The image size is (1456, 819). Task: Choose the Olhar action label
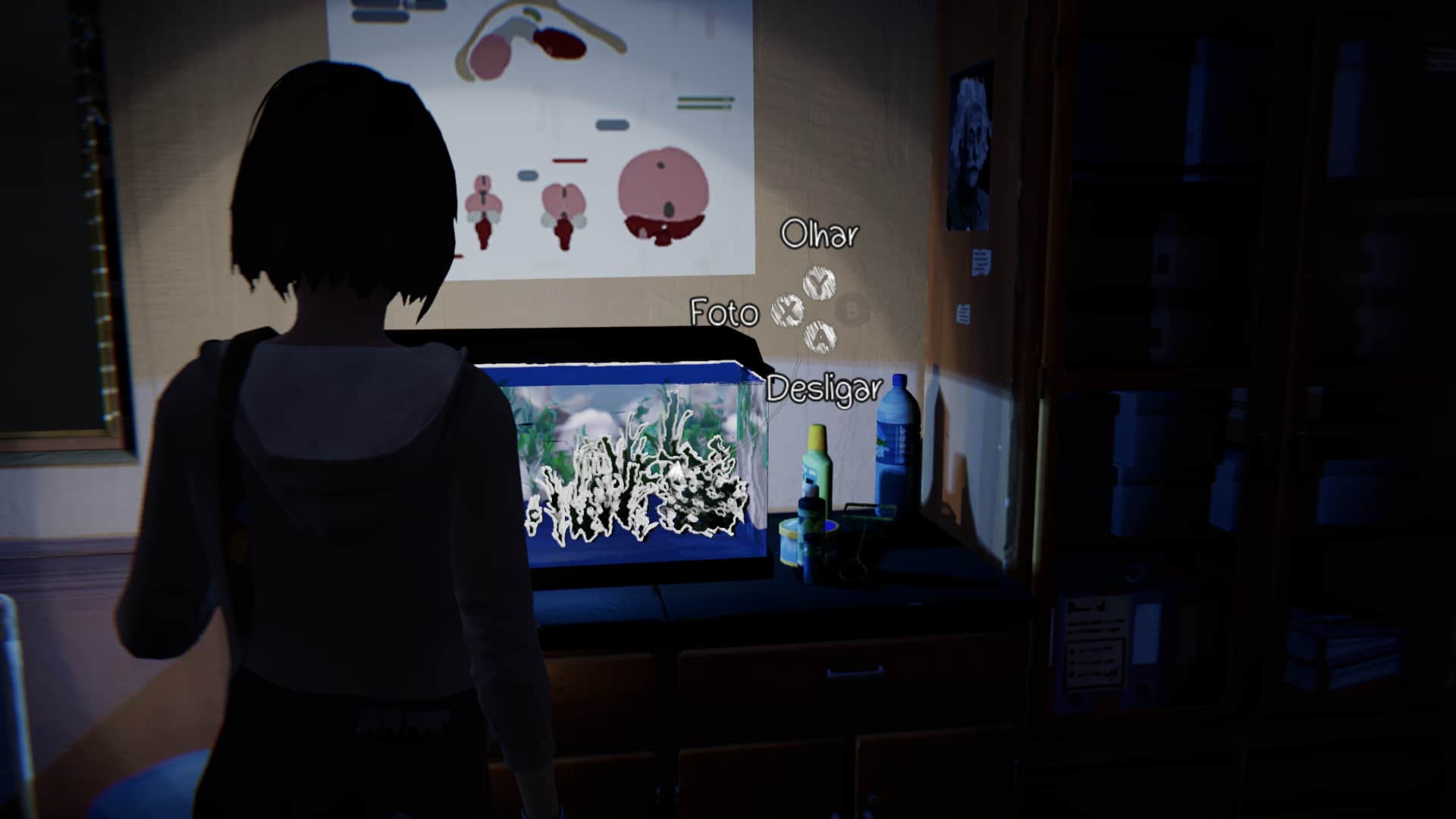point(821,235)
